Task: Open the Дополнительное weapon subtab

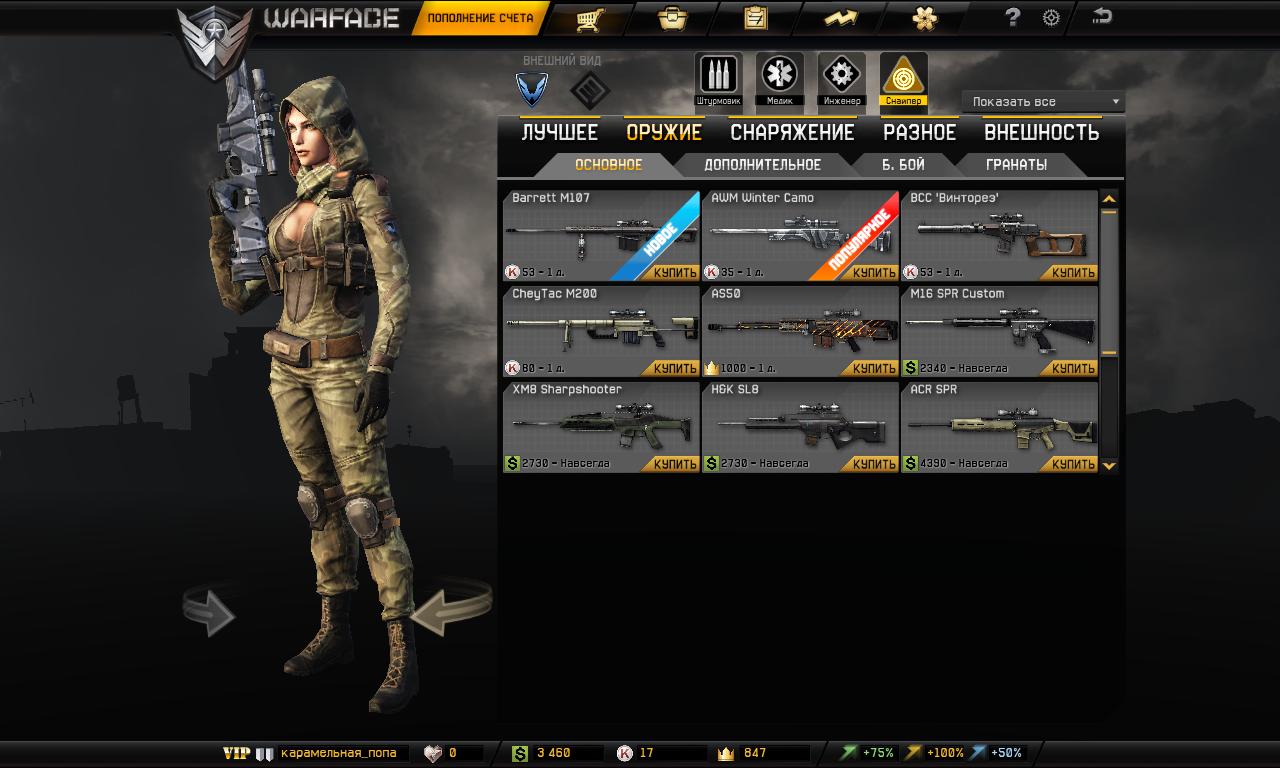Action: point(762,165)
